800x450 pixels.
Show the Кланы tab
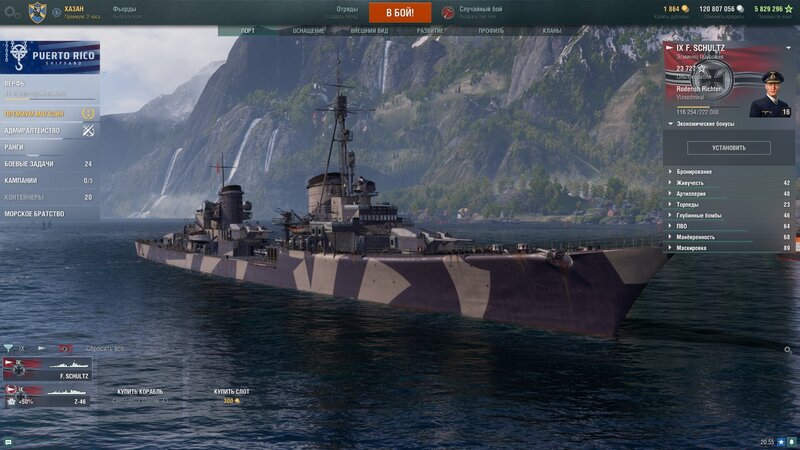pos(552,30)
